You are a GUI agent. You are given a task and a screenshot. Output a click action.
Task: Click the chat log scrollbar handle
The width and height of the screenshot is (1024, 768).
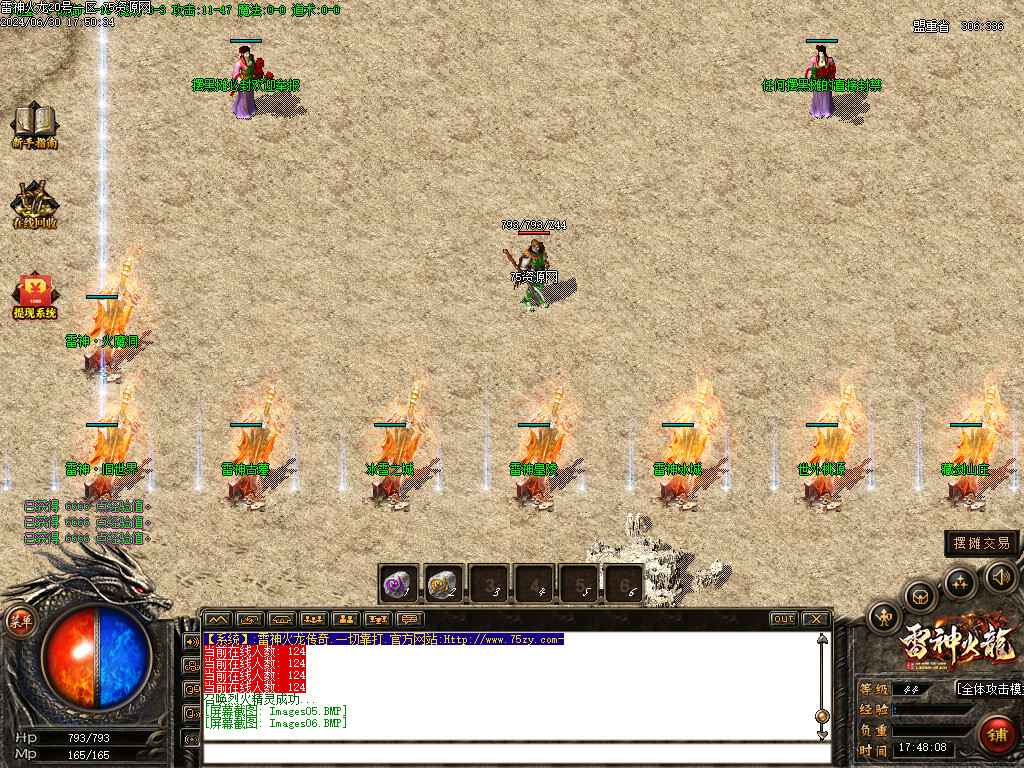coord(822,716)
